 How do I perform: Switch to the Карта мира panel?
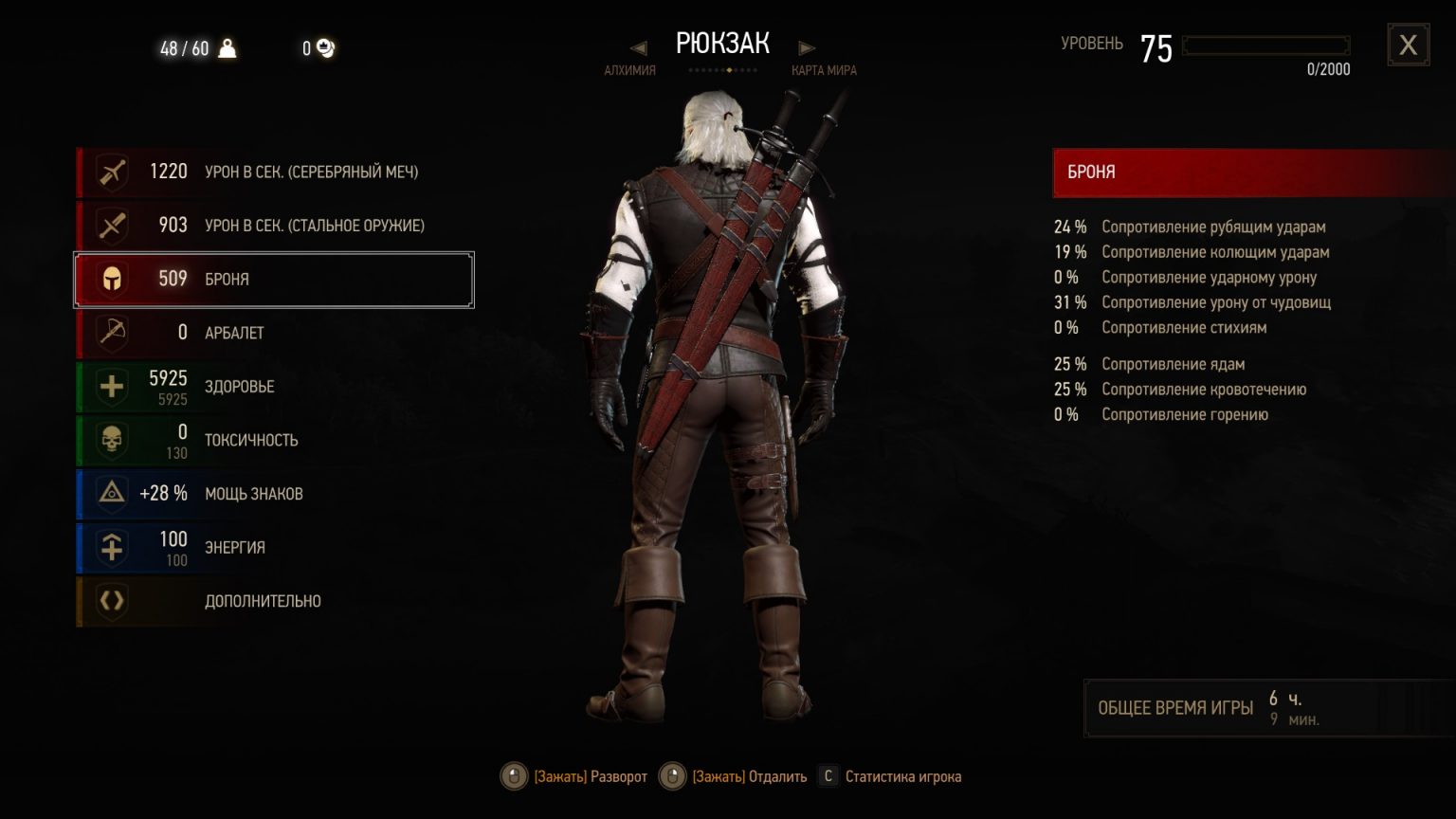824,70
